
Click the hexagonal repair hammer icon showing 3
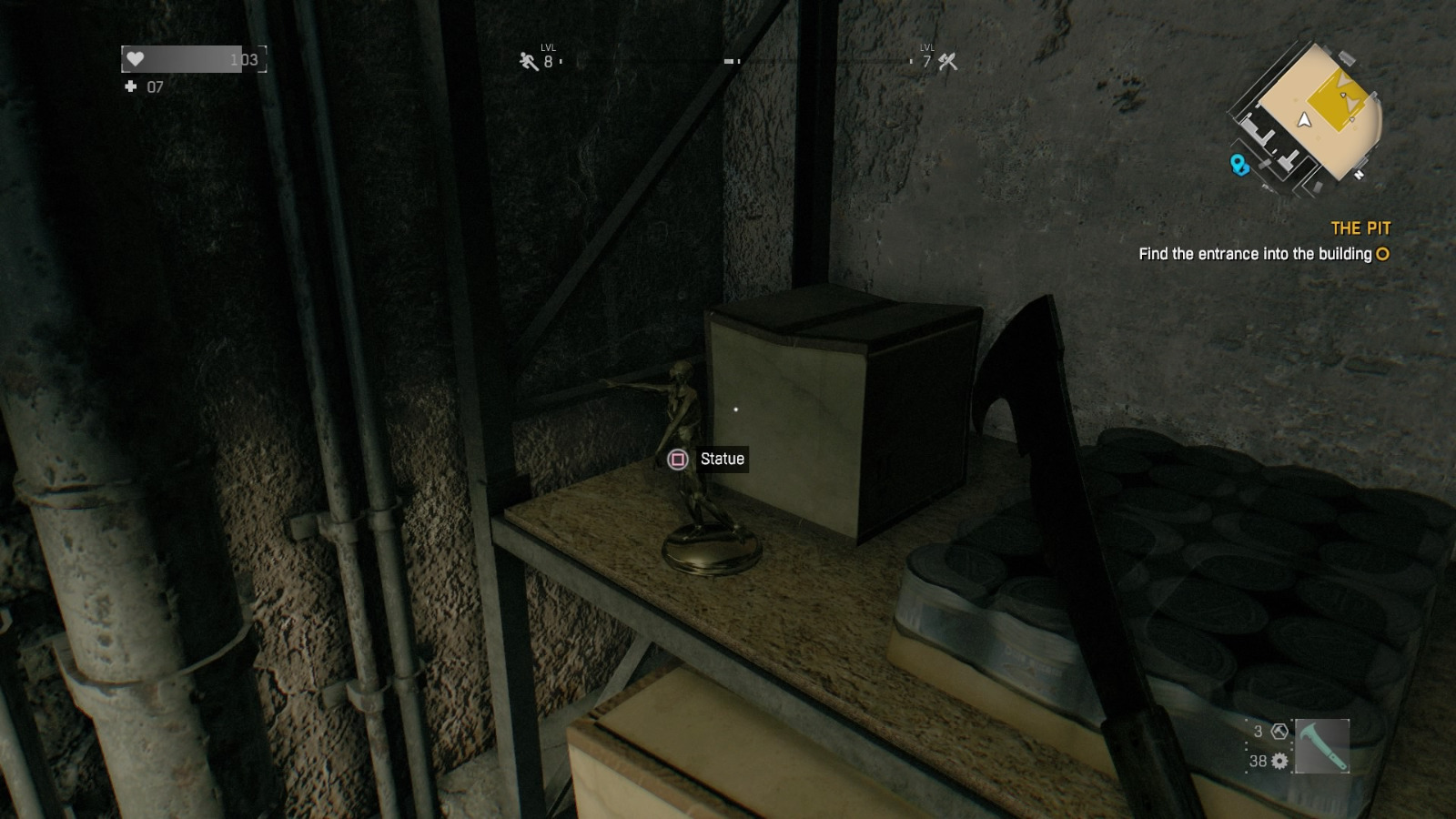(1279, 731)
